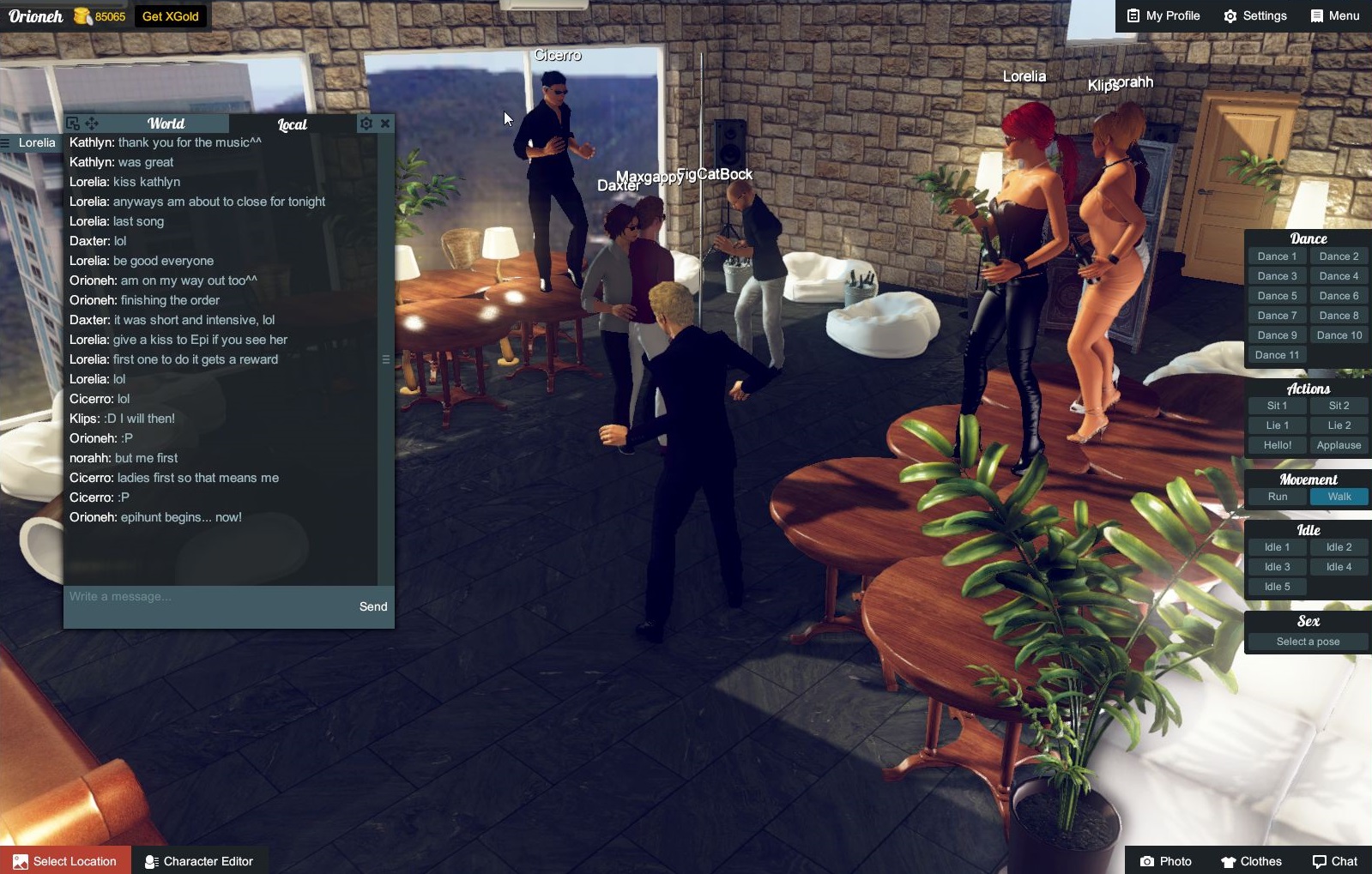Click Get XGold in the top bar
1372x874 pixels.
pos(171,15)
